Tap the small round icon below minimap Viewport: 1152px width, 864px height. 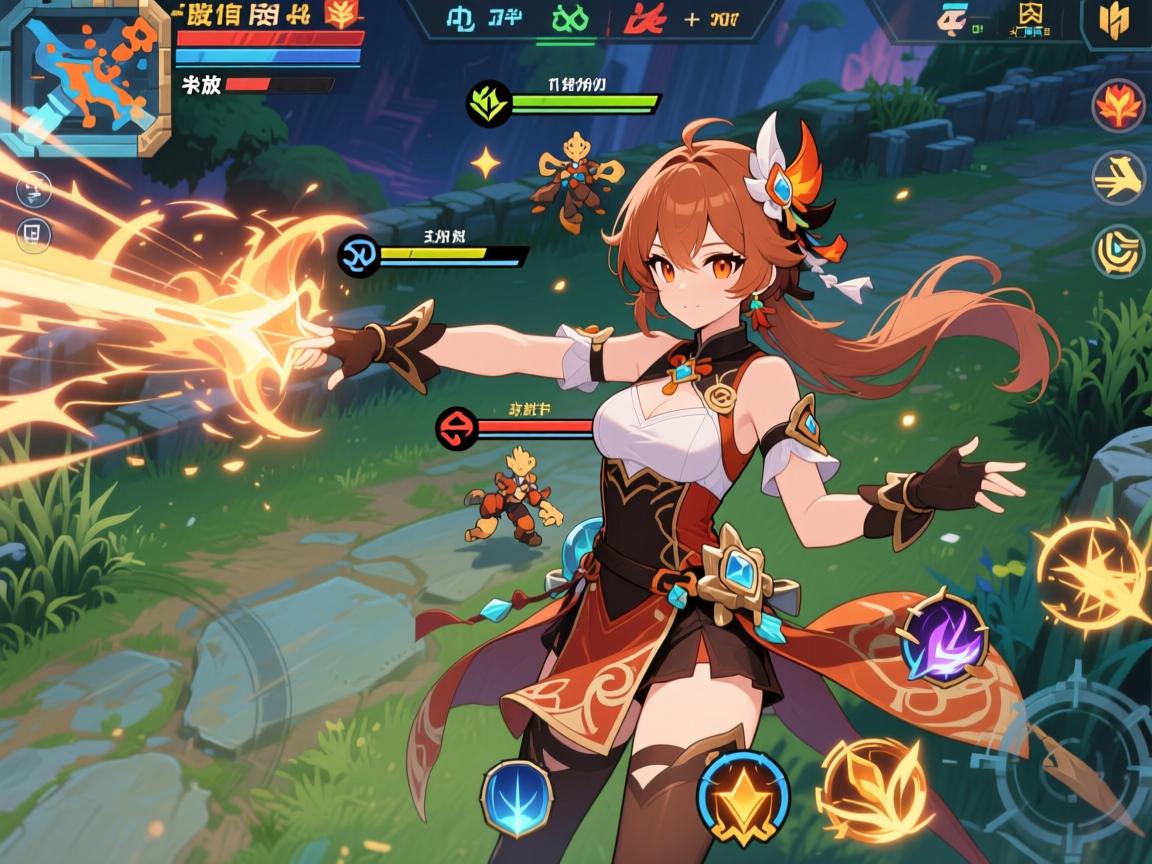(33, 188)
